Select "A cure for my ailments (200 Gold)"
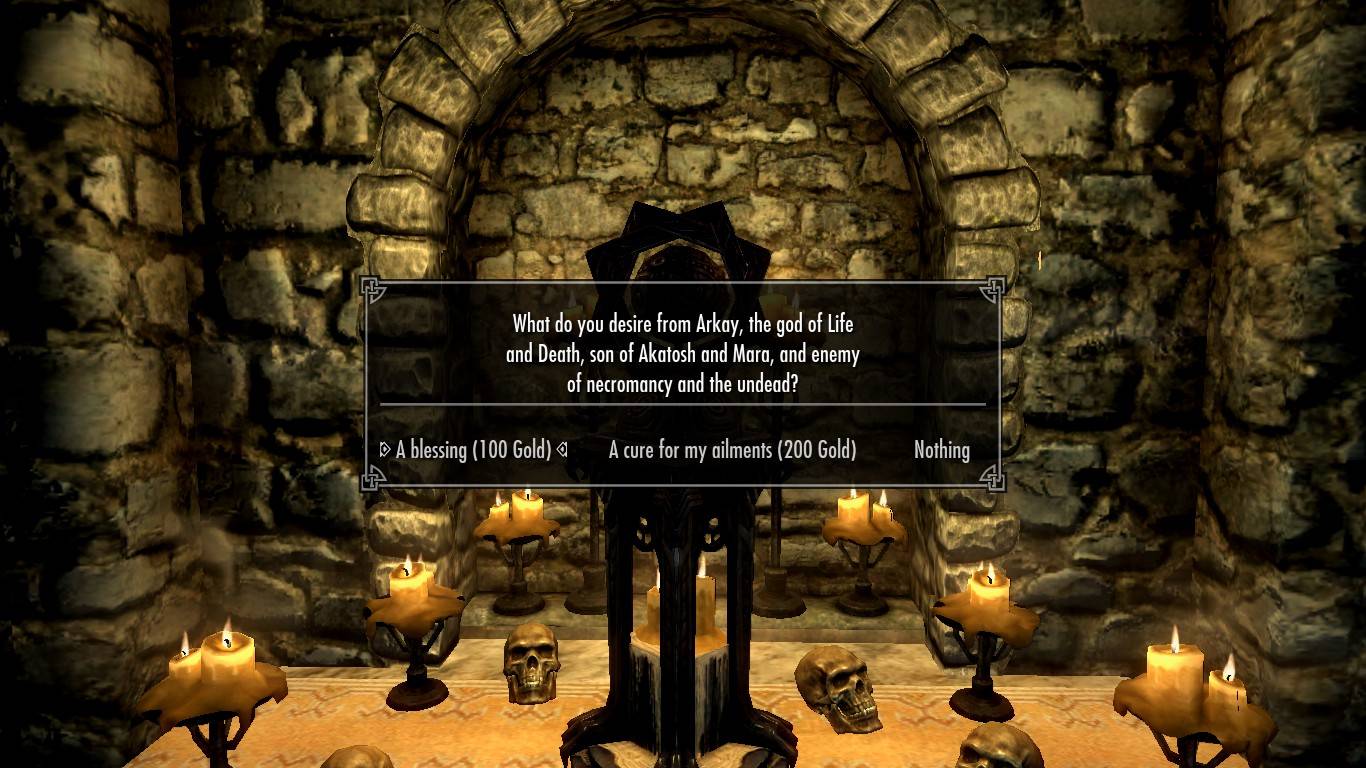The width and height of the screenshot is (1366, 768). coord(732,450)
